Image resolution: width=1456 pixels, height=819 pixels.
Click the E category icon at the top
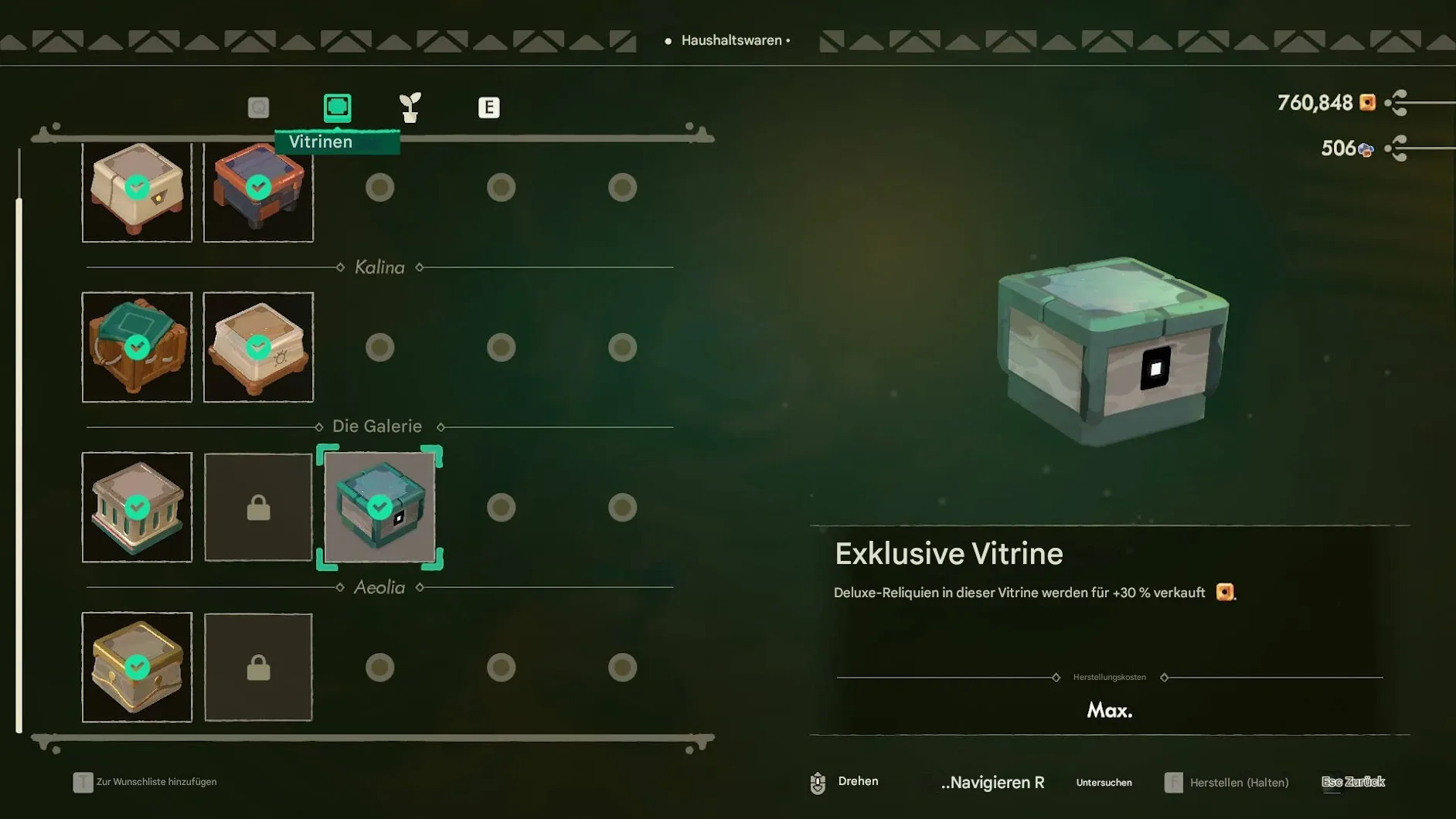pyautogui.click(x=489, y=107)
